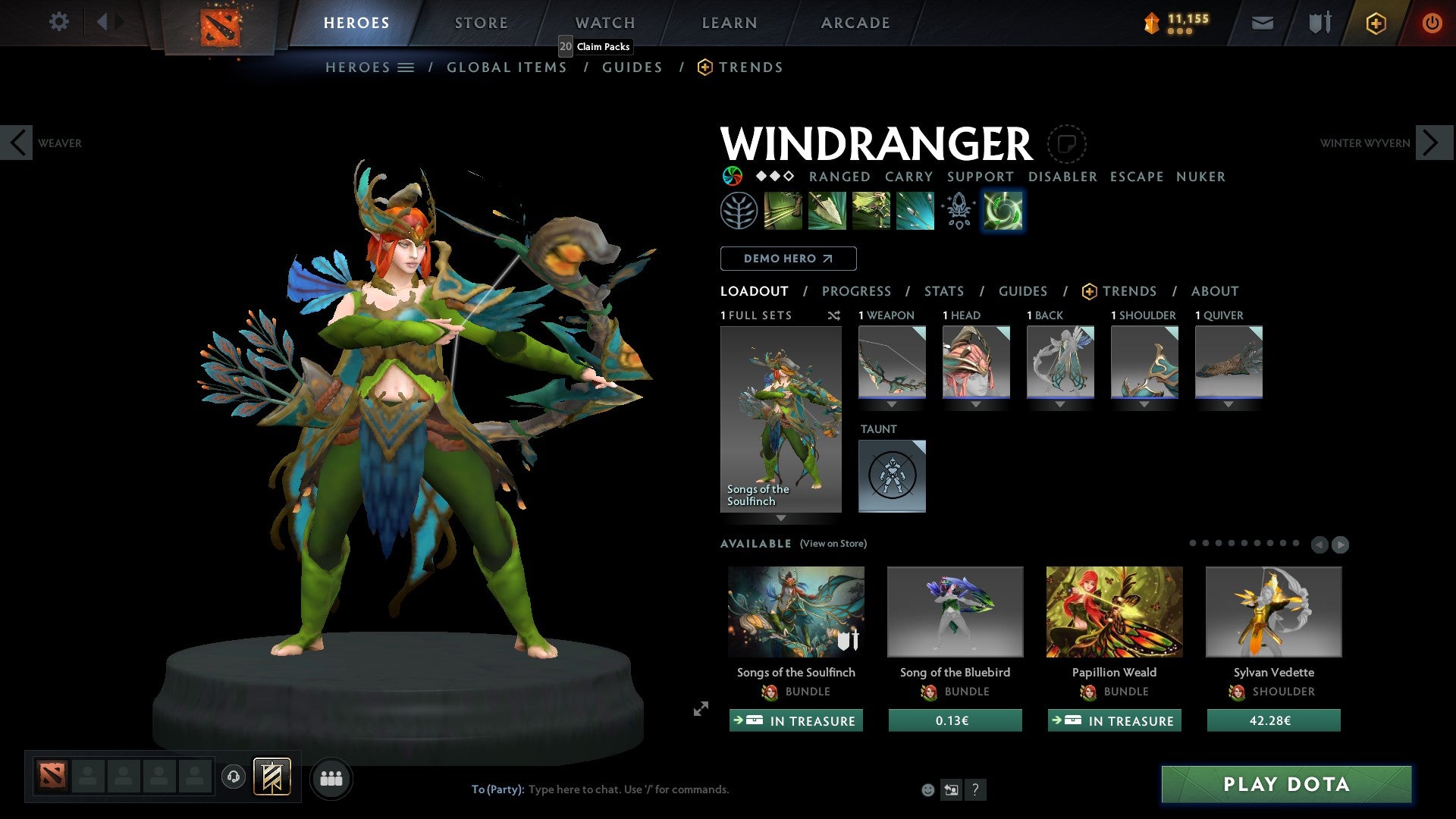This screenshot has width=1456, height=819.
Task: Switch to the PROGRESS tab
Action: pyautogui.click(x=857, y=291)
